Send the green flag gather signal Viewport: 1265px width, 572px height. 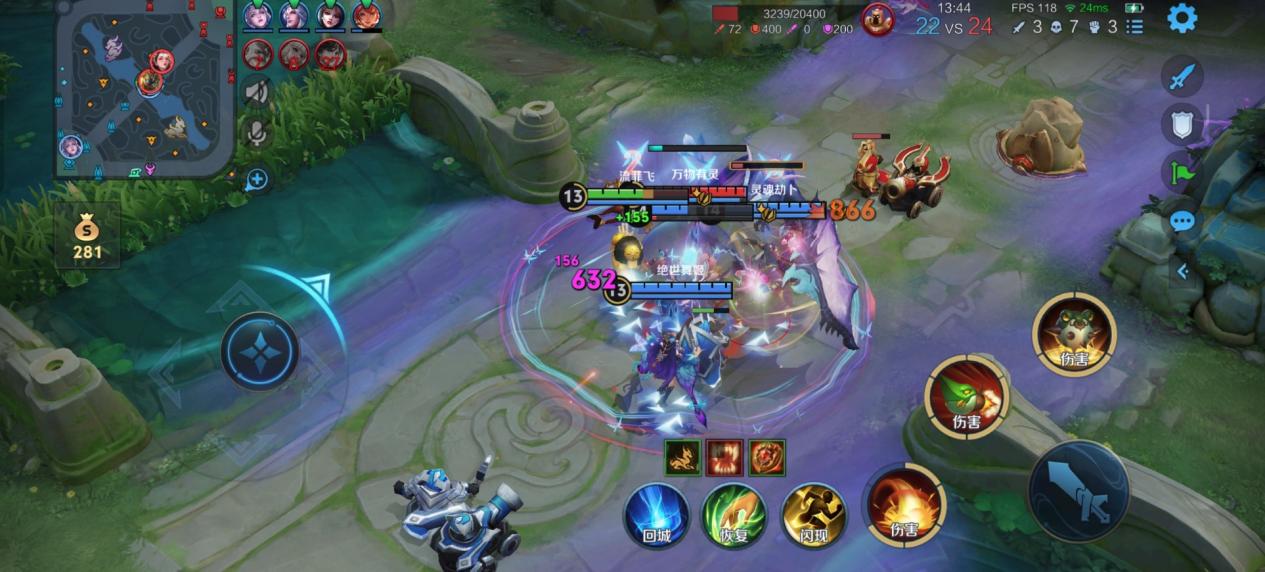point(1182,172)
